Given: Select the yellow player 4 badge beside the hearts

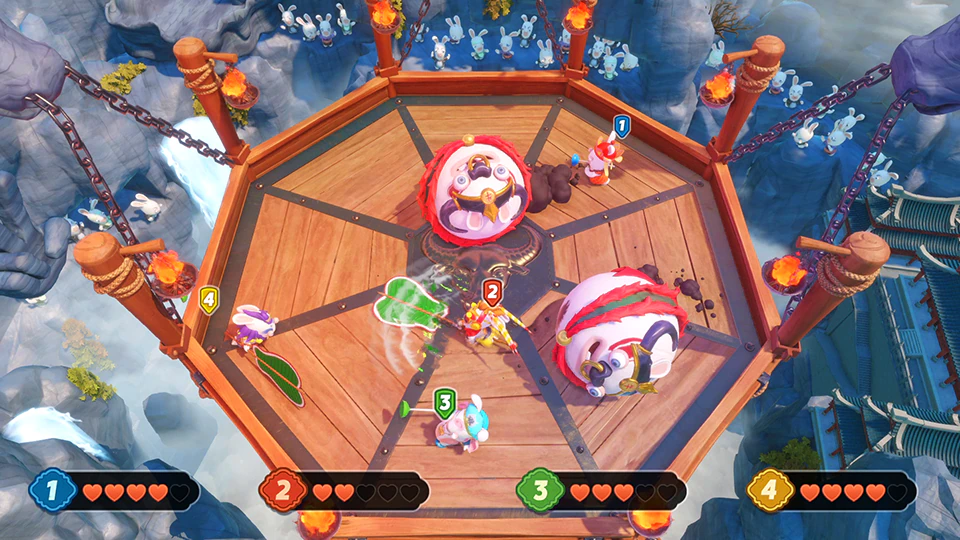Looking at the screenshot, I should [x=770, y=491].
